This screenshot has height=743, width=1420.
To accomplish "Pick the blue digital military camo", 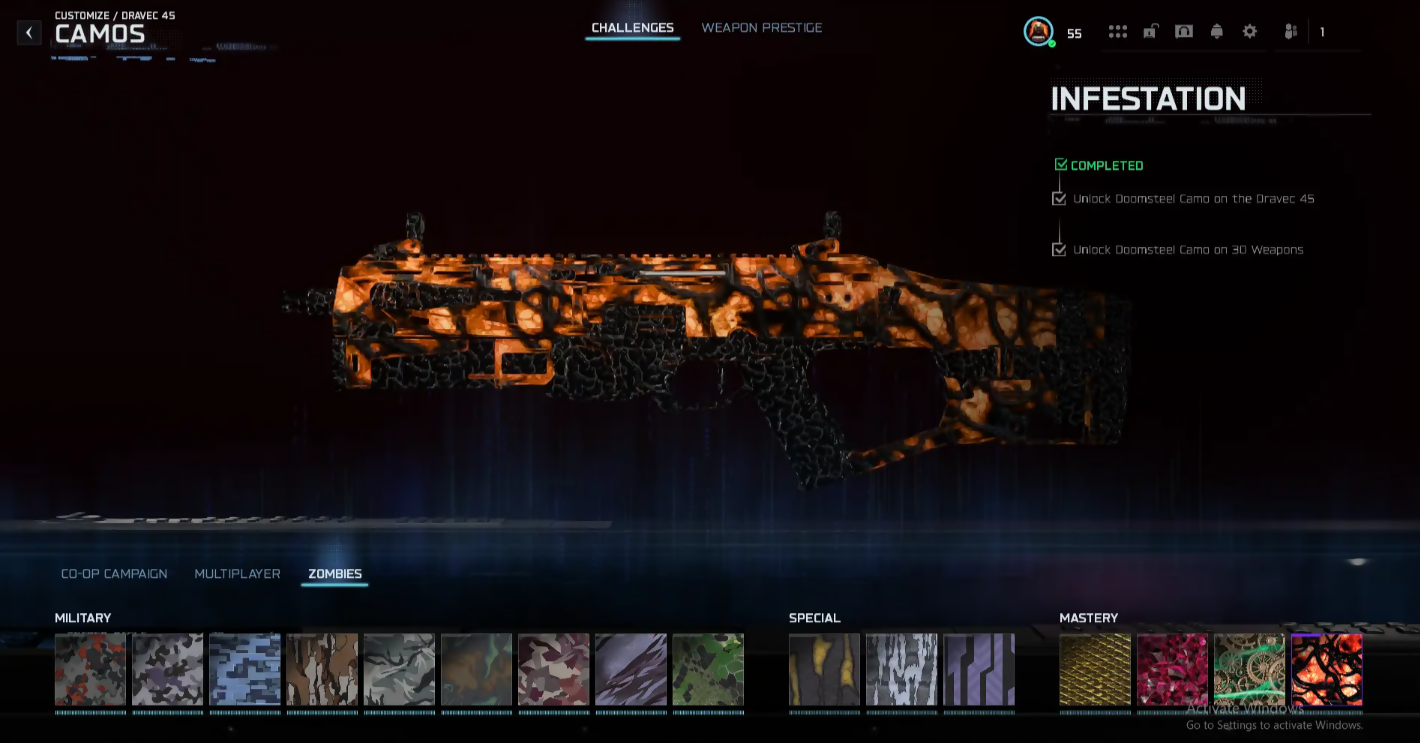I will pyautogui.click(x=245, y=669).
